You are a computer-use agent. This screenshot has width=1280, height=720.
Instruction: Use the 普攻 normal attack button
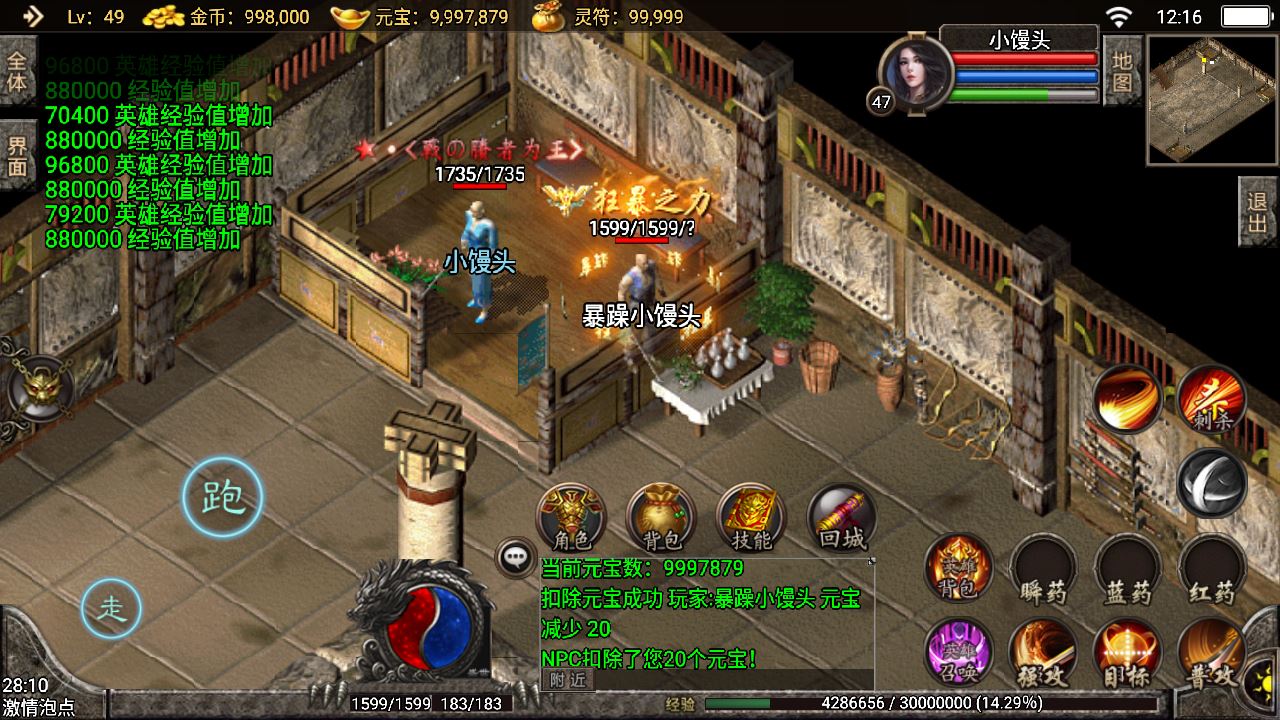pos(1212,652)
